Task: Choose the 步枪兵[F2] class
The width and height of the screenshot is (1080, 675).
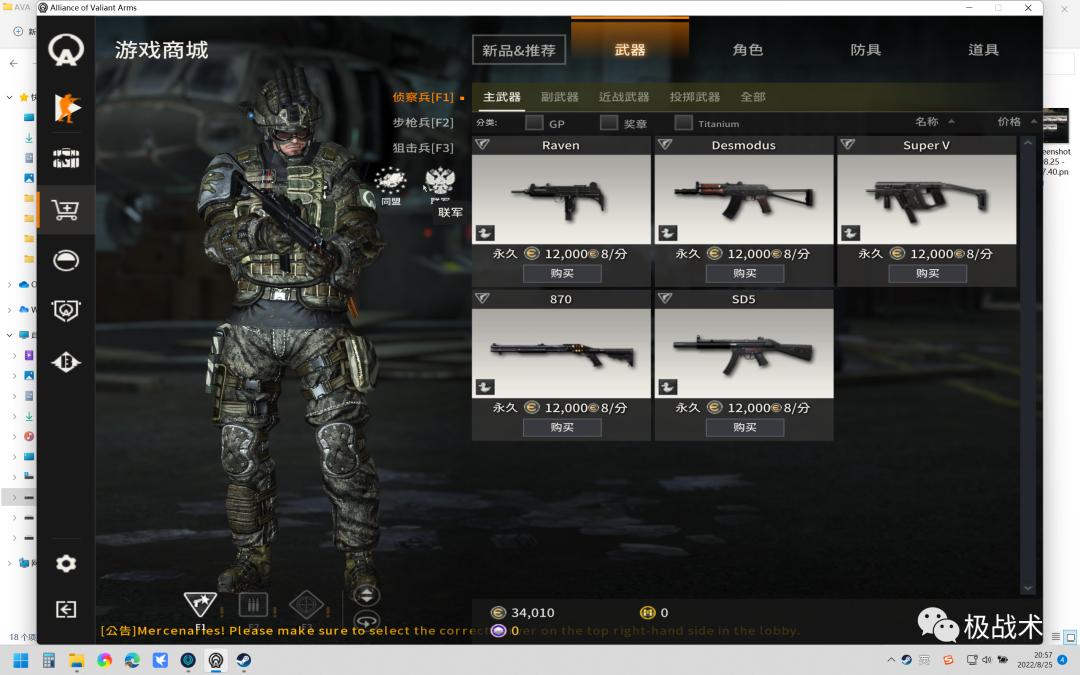Action: (x=422, y=123)
